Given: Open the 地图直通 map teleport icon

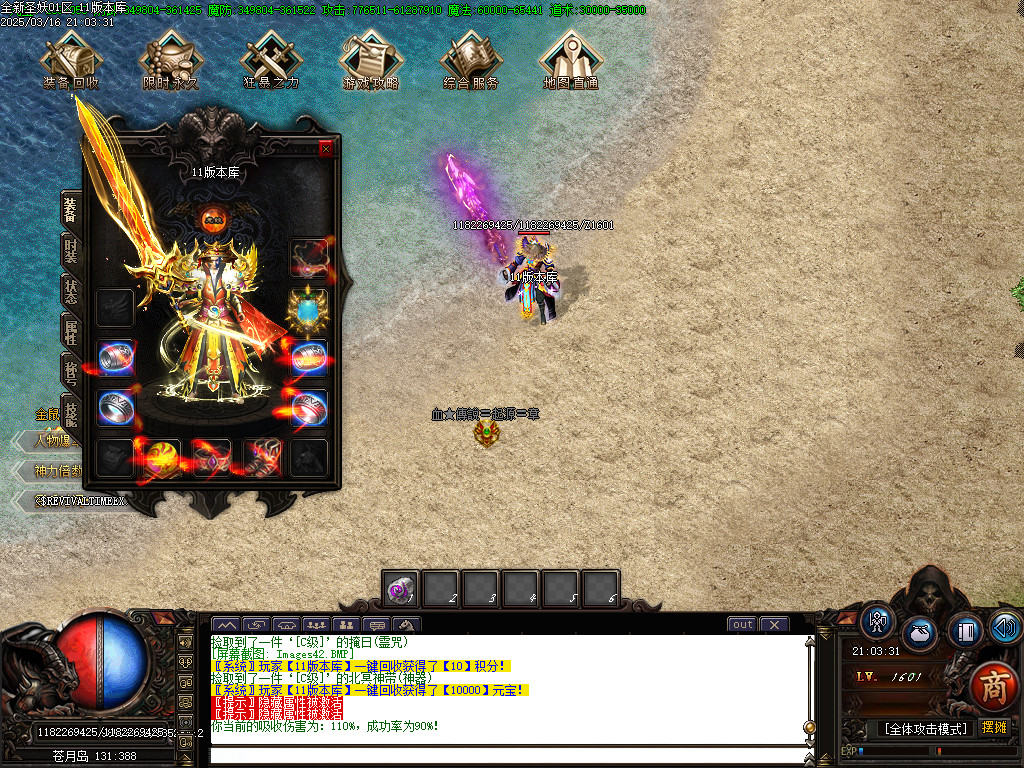Looking at the screenshot, I should 571,58.
